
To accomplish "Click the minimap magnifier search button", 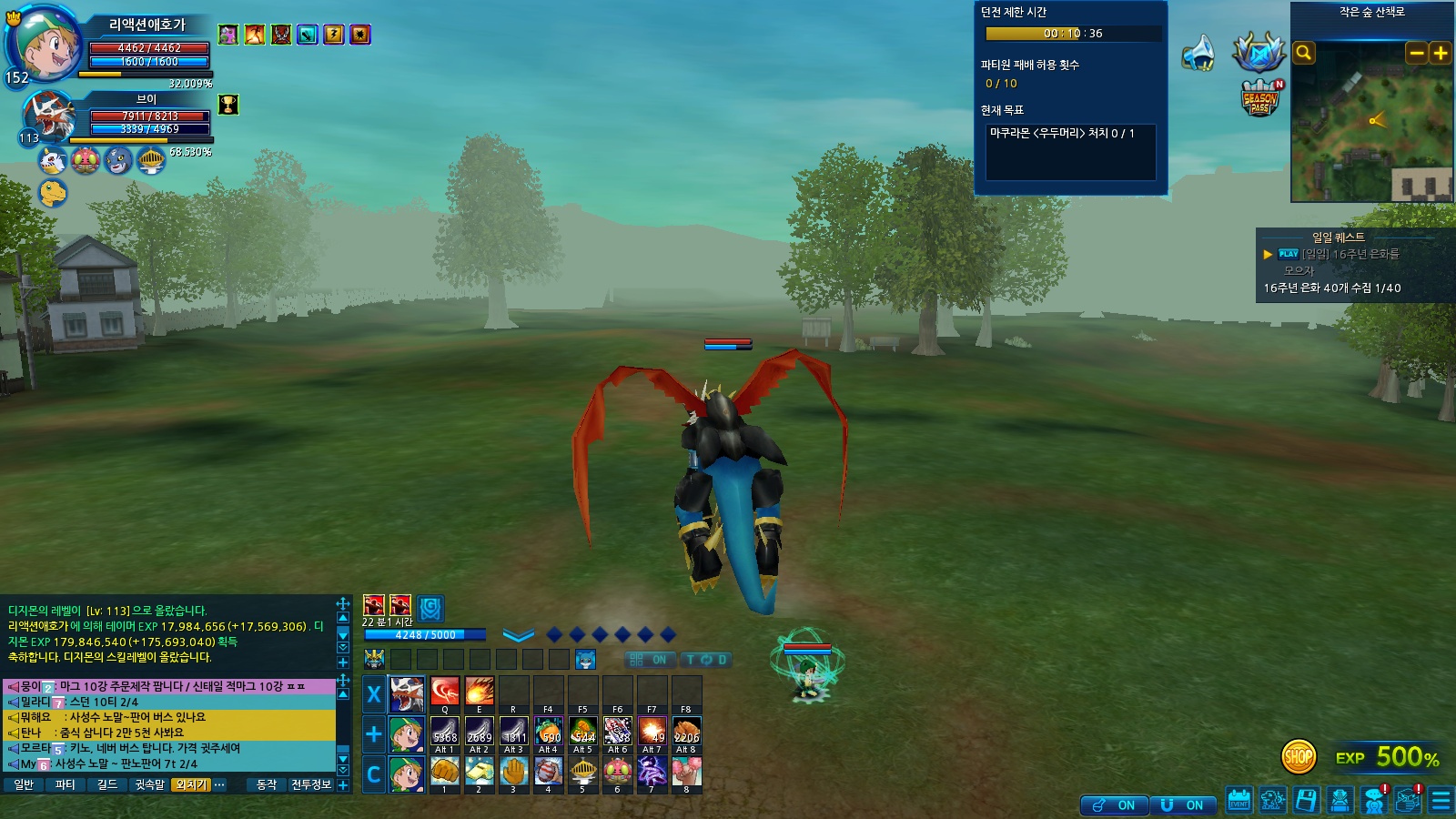I will point(1304,54).
